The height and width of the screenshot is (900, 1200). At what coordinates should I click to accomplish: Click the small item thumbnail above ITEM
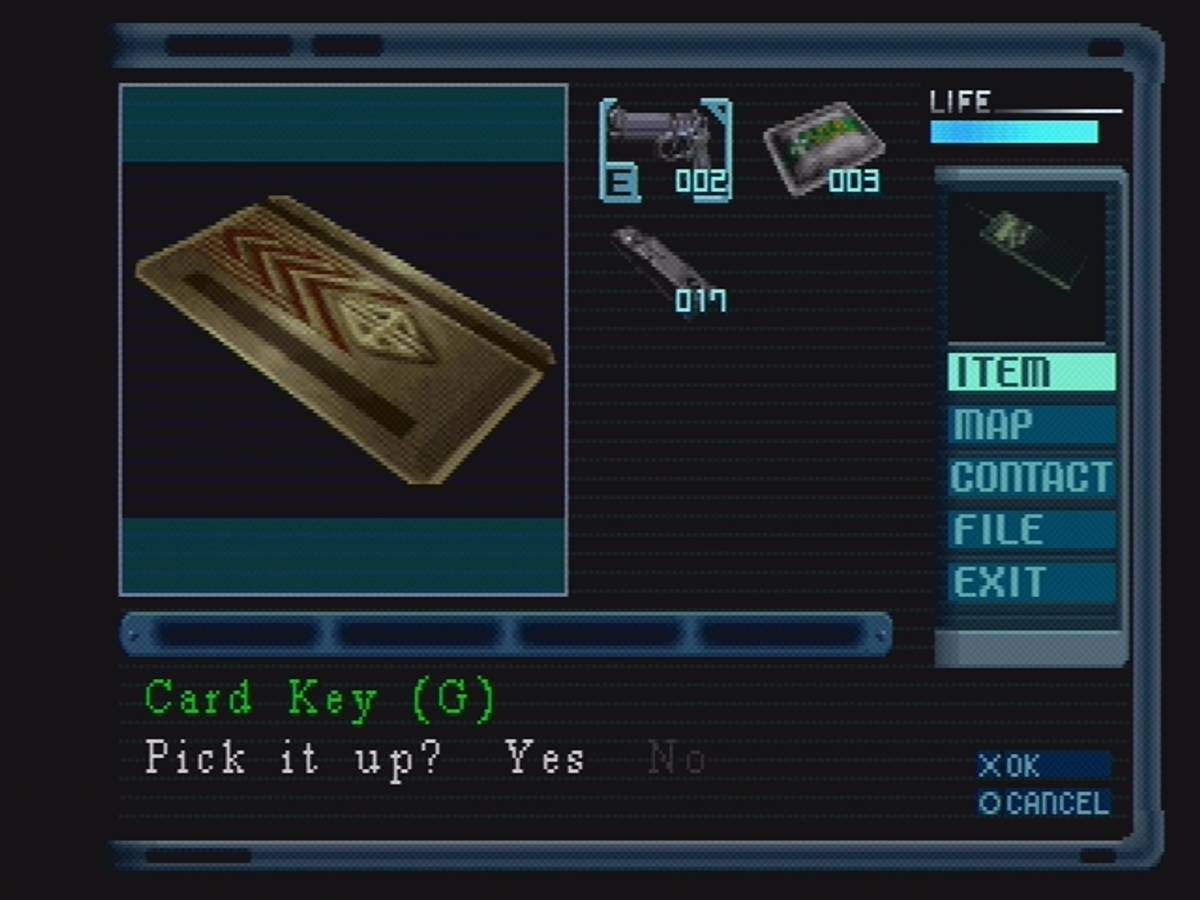1028,265
